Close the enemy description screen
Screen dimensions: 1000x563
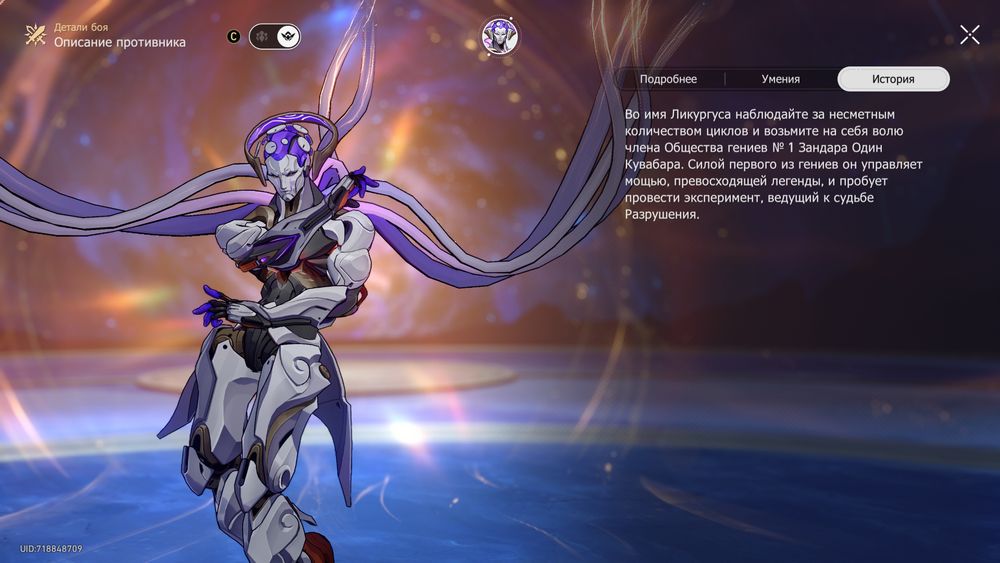click(969, 35)
